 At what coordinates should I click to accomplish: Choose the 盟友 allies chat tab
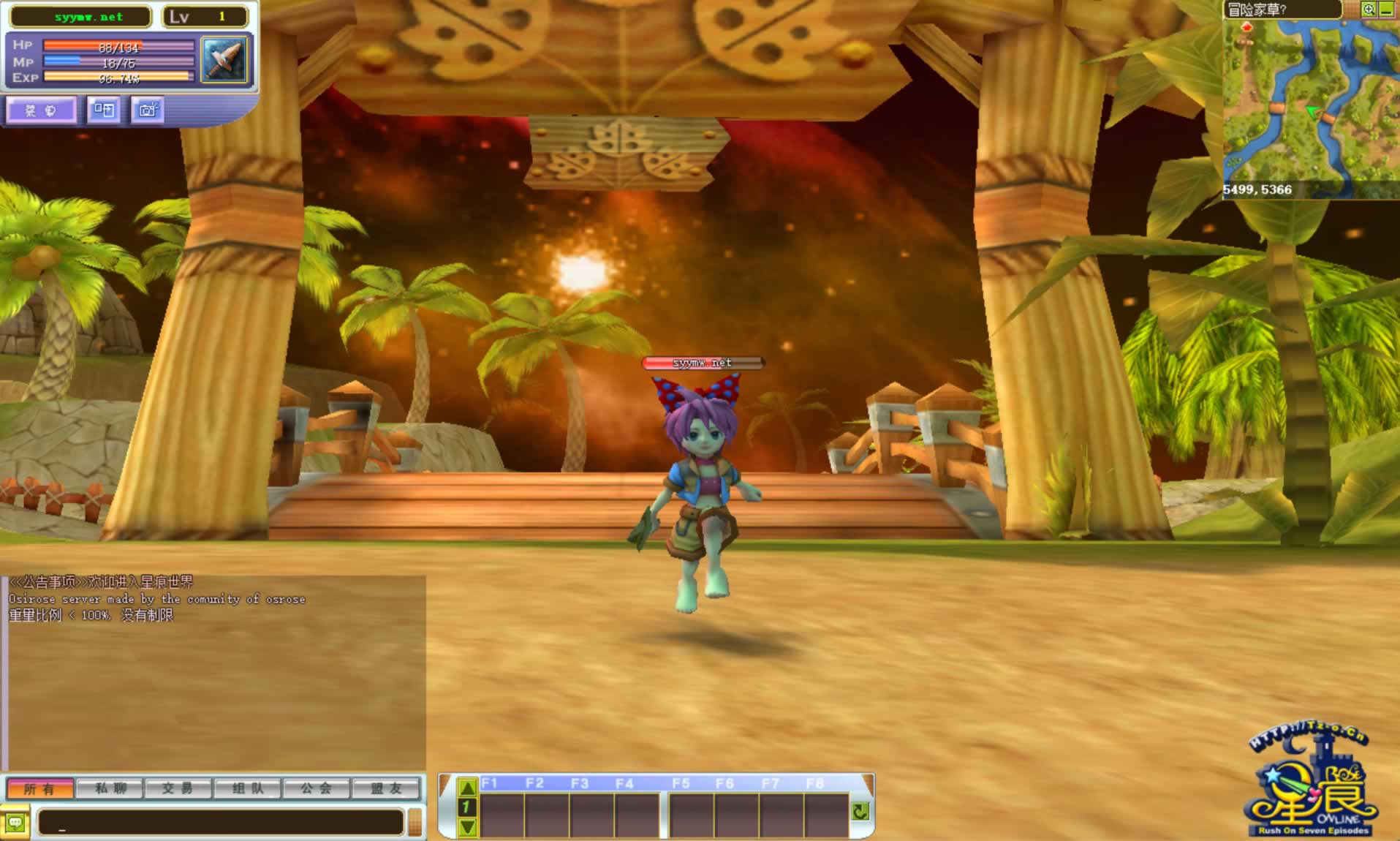click(x=386, y=788)
